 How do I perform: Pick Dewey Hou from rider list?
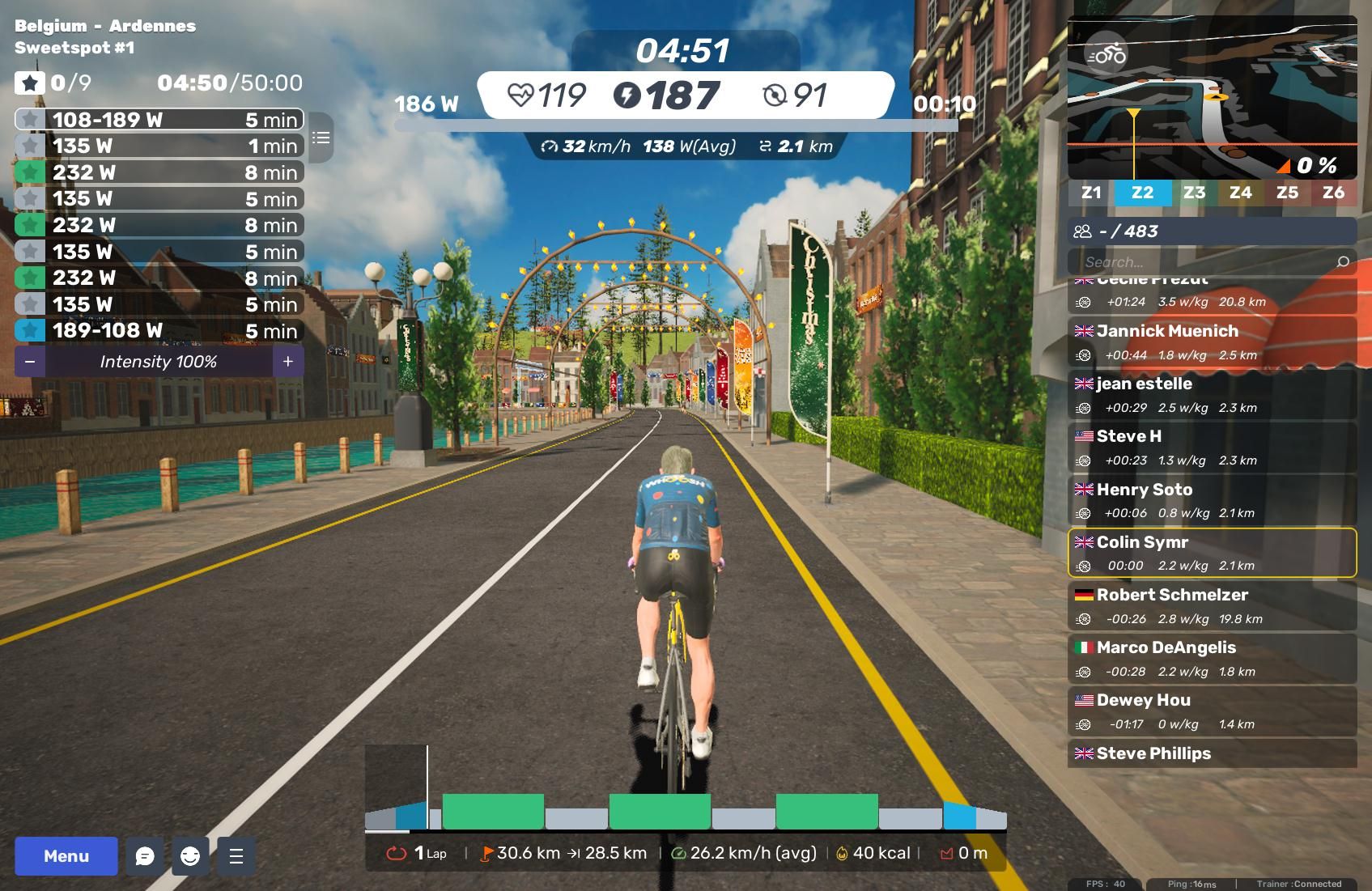1212,711
